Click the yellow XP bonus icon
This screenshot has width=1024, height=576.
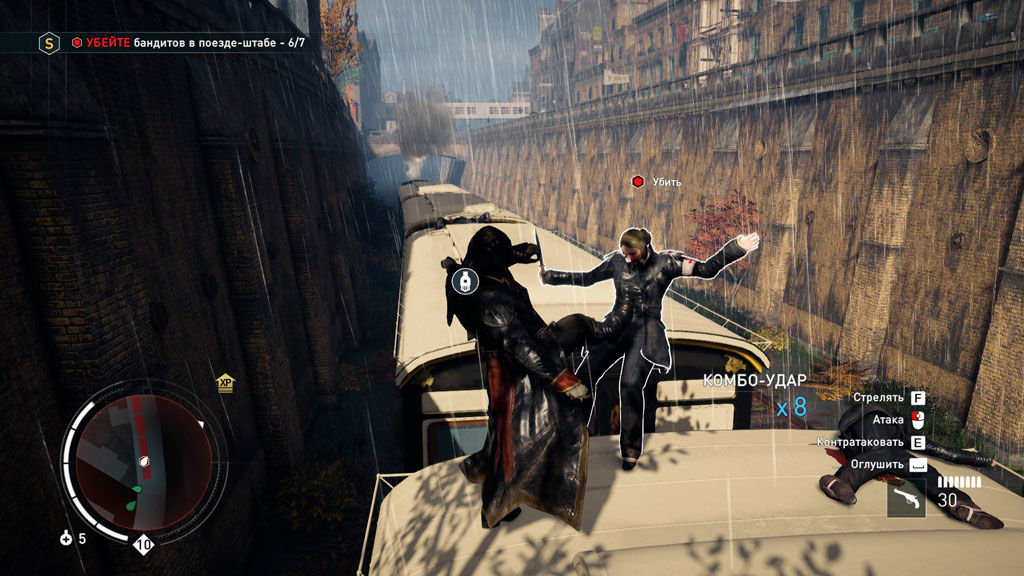click(x=225, y=383)
